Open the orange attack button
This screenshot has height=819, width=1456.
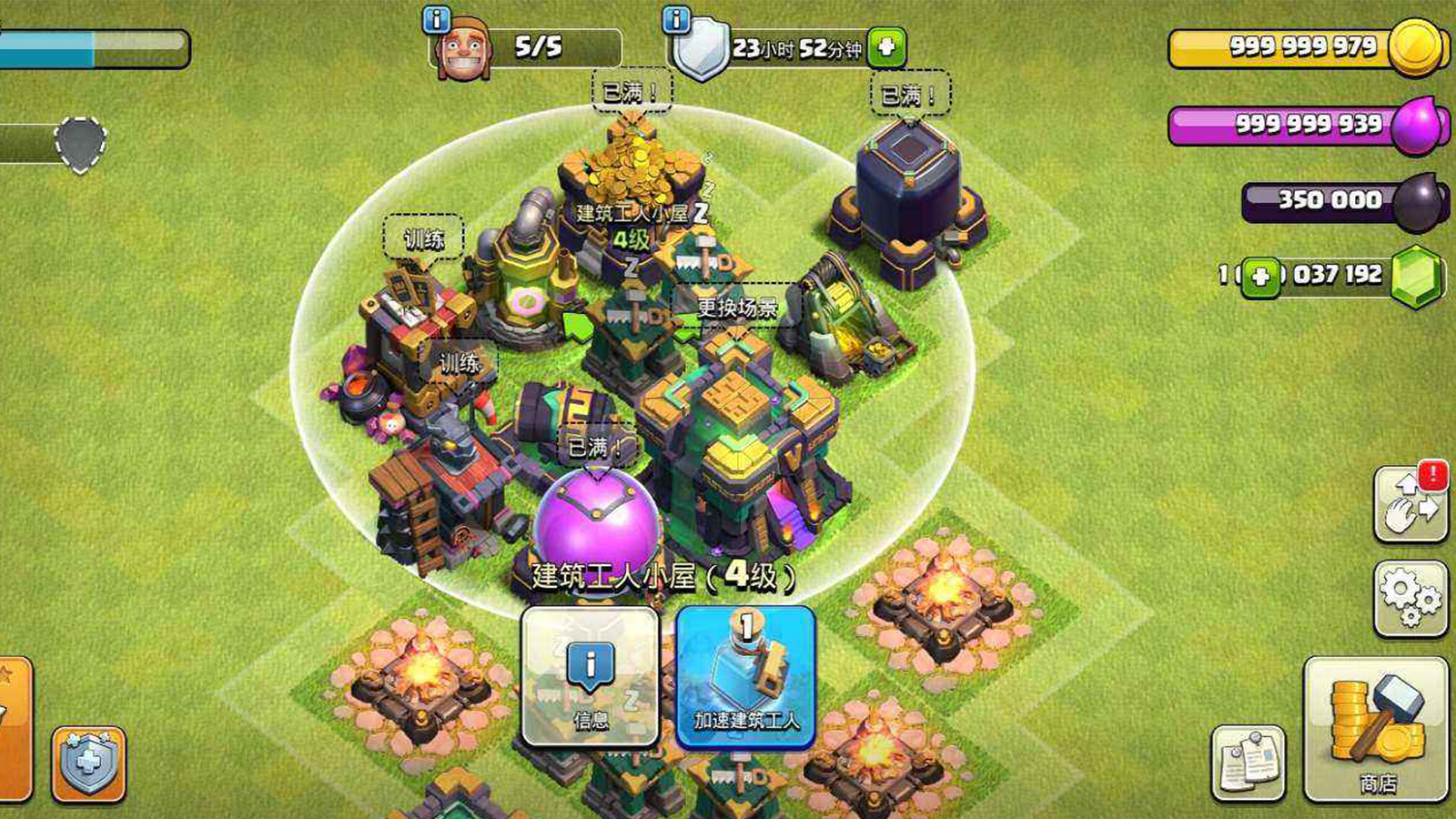click(x=14, y=728)
